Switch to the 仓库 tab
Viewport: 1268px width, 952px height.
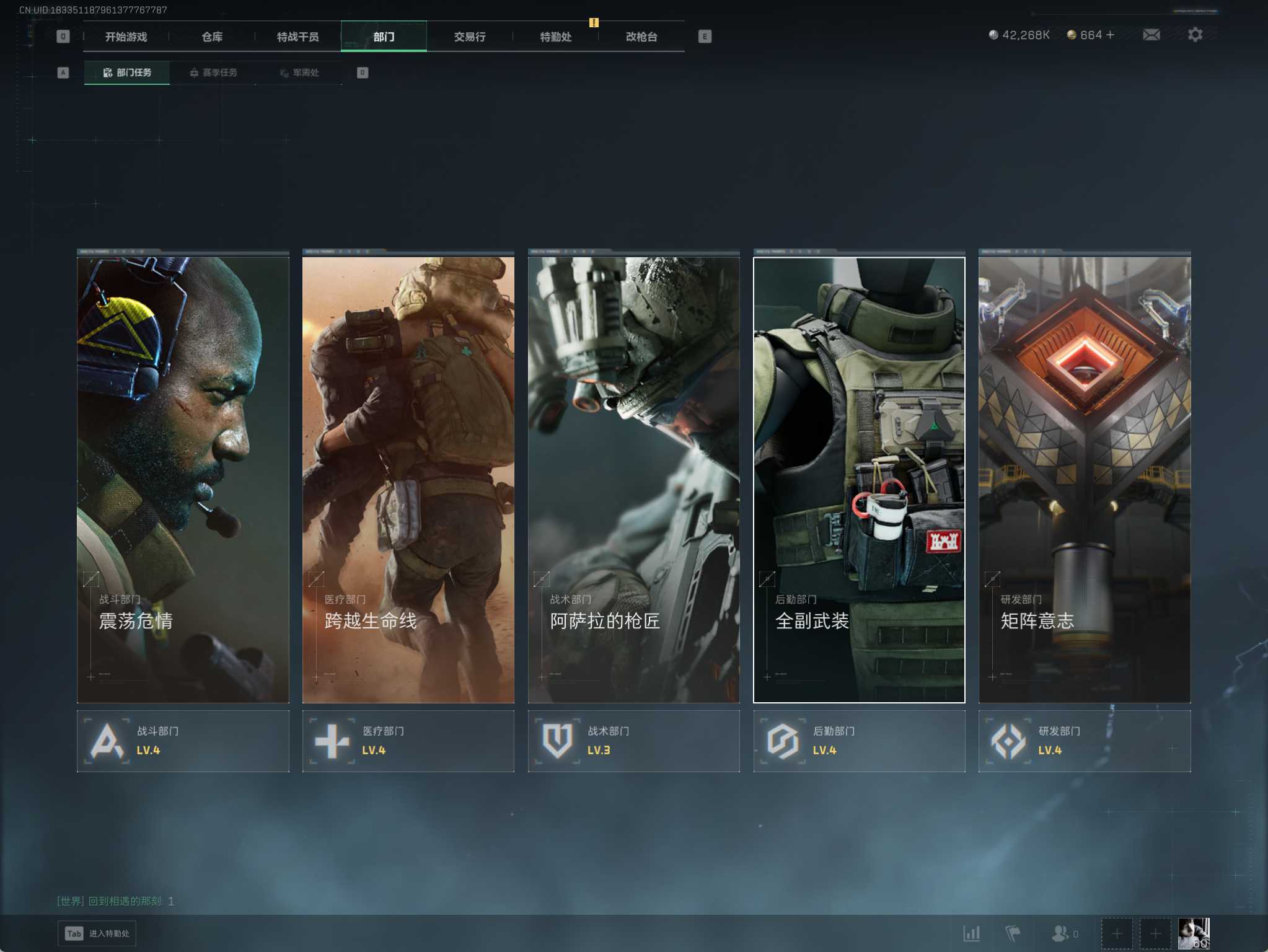[212, 37]
